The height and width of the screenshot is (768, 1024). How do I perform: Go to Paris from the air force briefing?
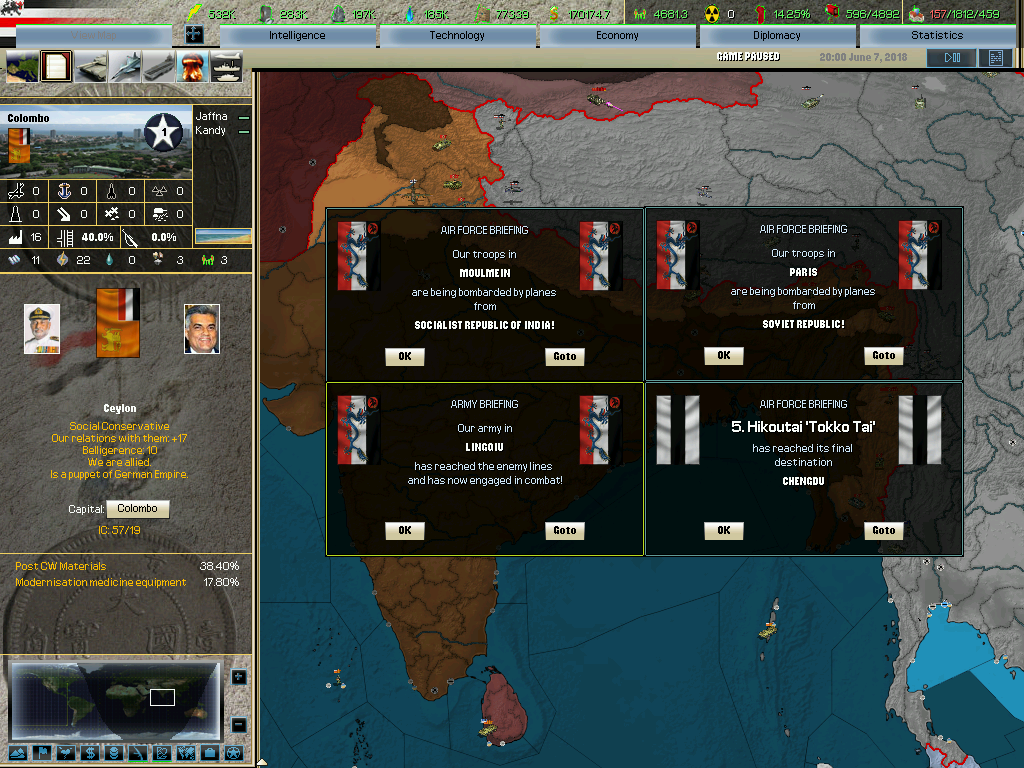(884, 356)
